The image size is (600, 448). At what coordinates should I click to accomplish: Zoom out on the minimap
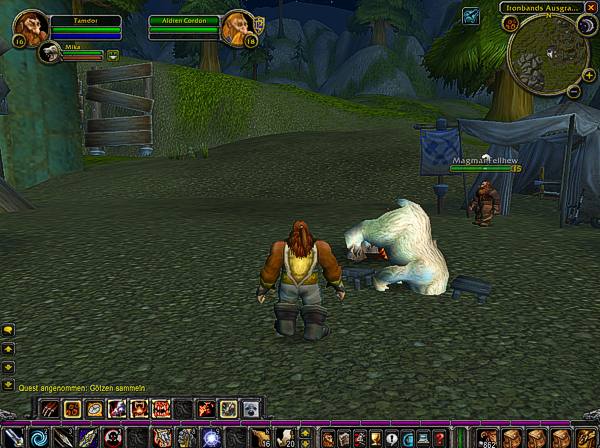pos(574,91)
